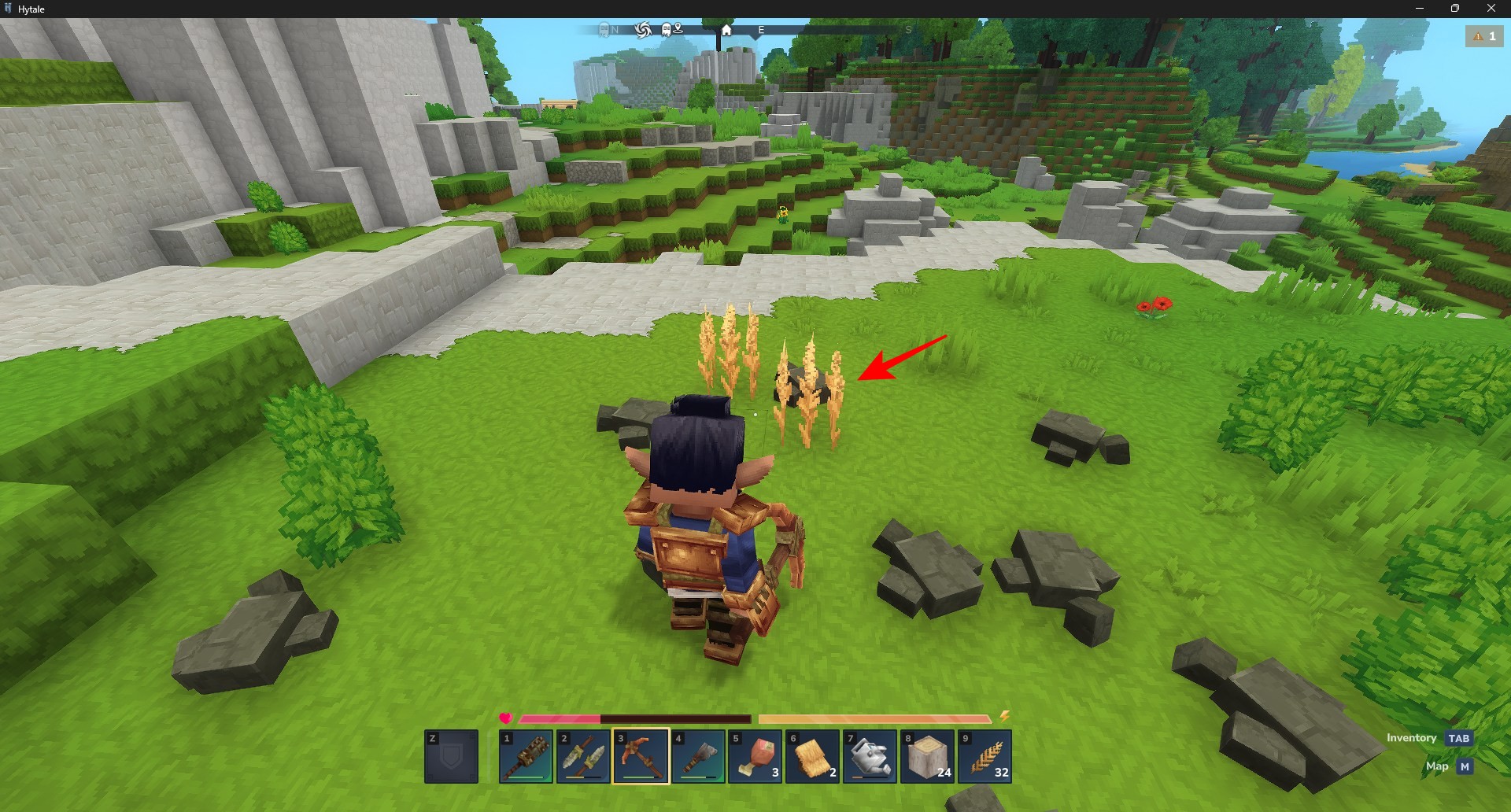Select the spiked club in hotbar slot 1
Image resolution: width=1511 pixels, height=812 pixels.
[x=526, y=756]
